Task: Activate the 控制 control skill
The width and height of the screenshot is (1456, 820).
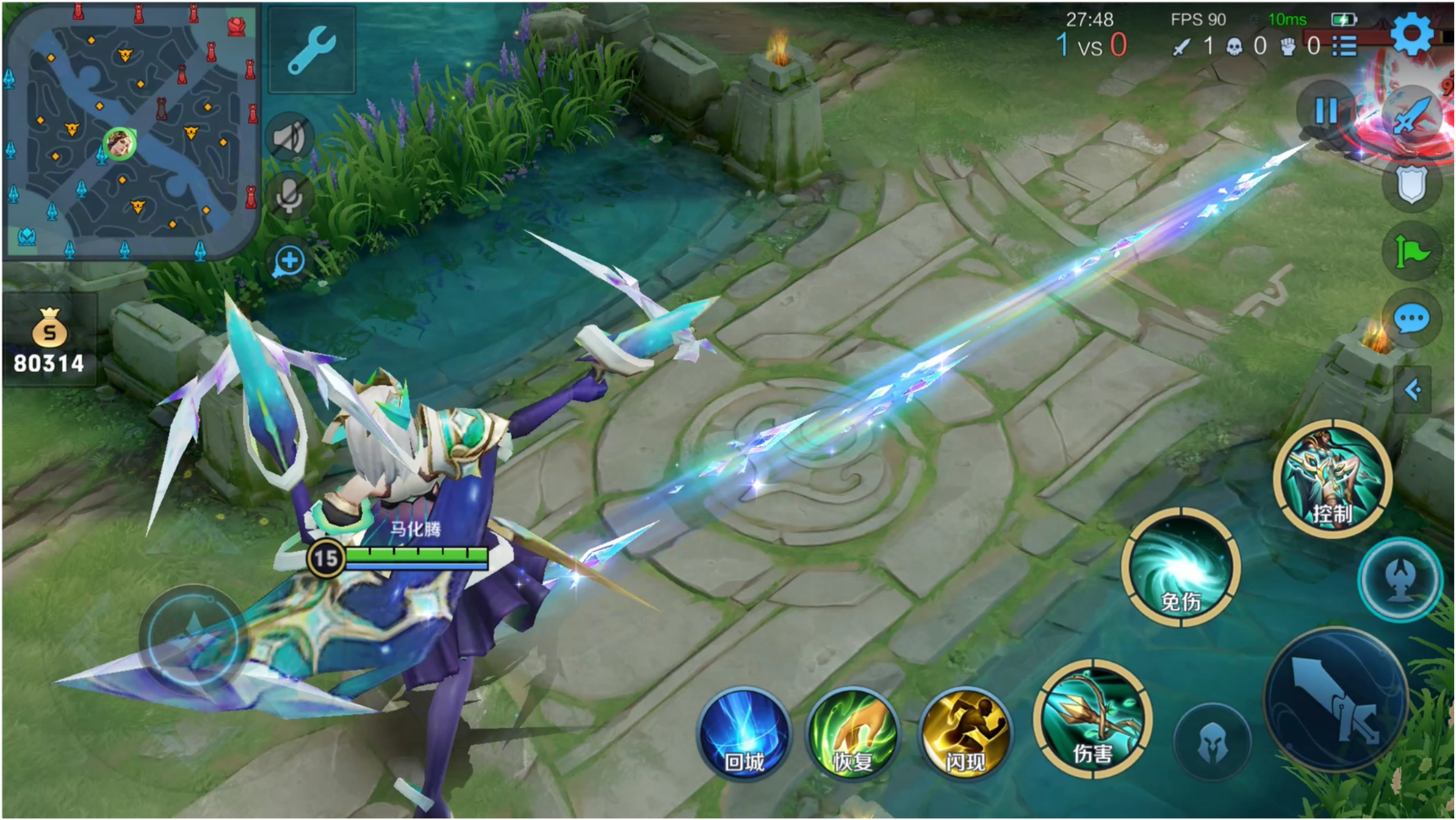Action: (x=1333, y=479)
